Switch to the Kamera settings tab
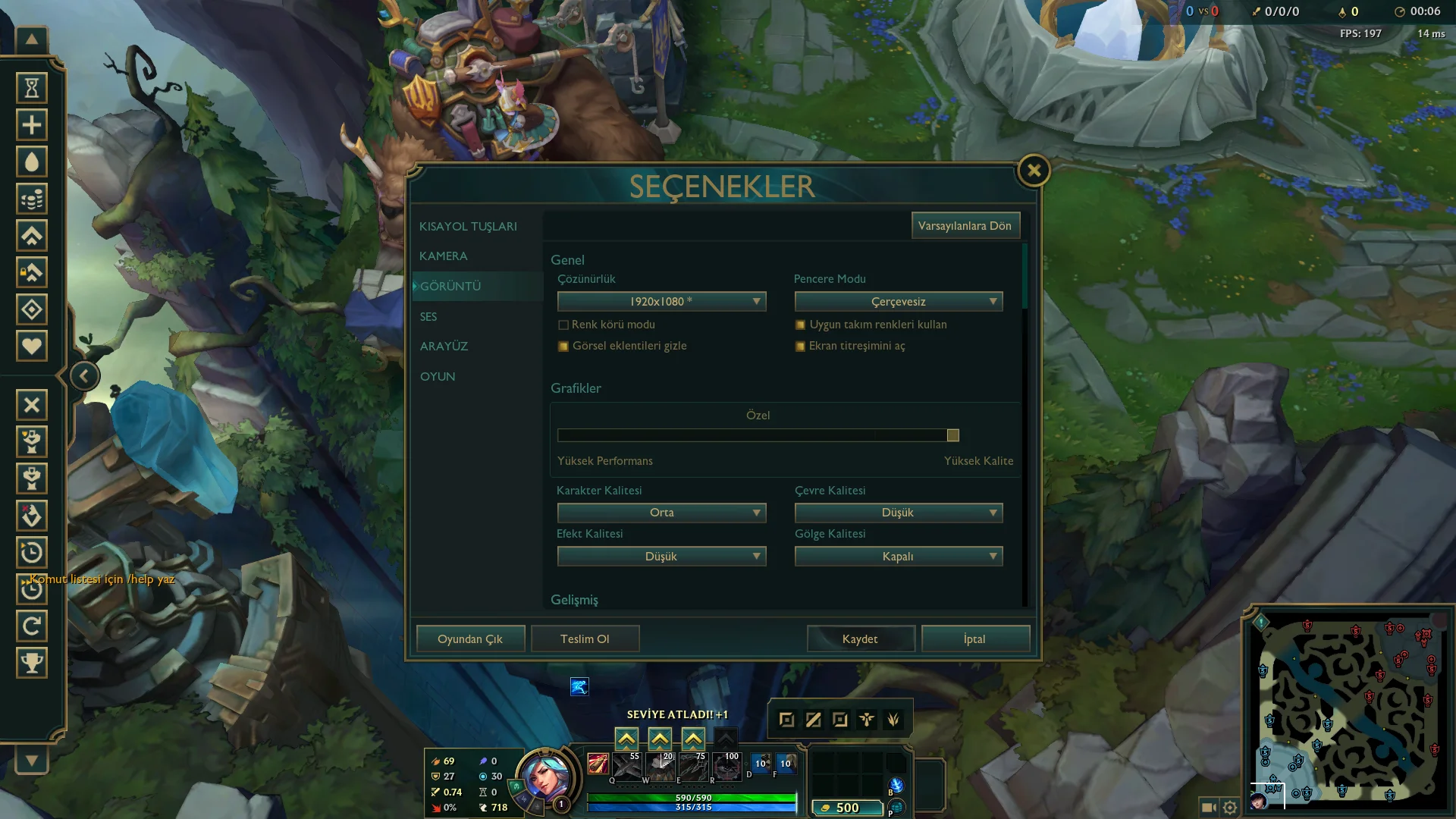 (443, 256)
